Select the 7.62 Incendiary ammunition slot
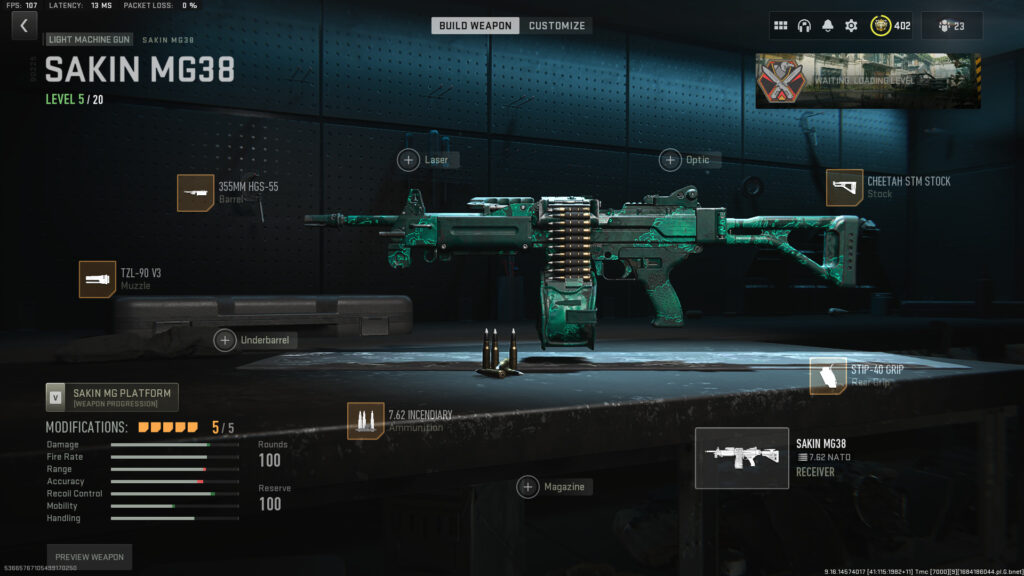The width and height of the screenshot is (1024, 576). [365, 420]
